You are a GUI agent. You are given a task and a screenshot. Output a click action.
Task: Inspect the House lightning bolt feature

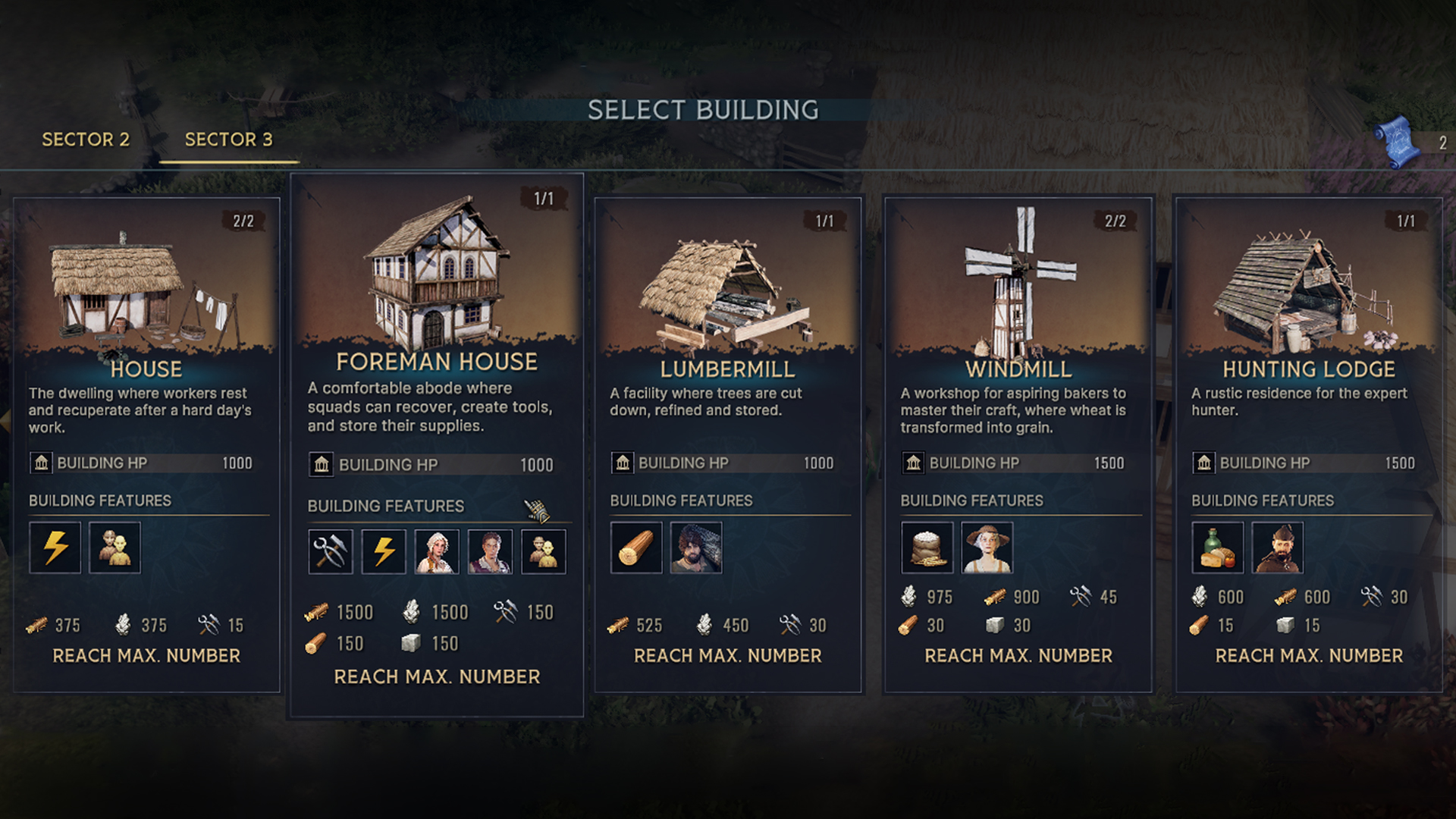tap(55, 548)
